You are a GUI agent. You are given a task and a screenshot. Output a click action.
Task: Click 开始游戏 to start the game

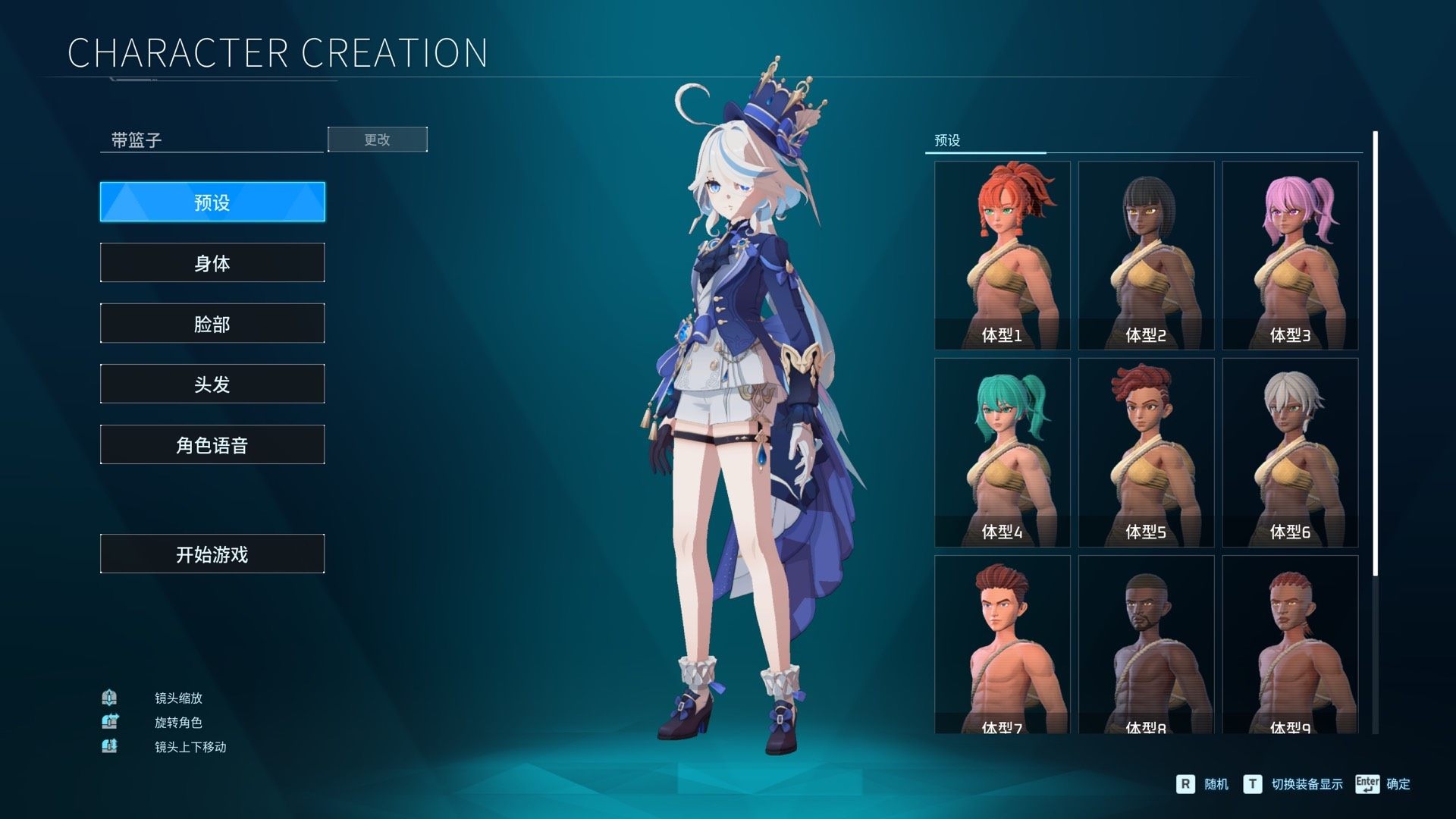coord(212,554)
